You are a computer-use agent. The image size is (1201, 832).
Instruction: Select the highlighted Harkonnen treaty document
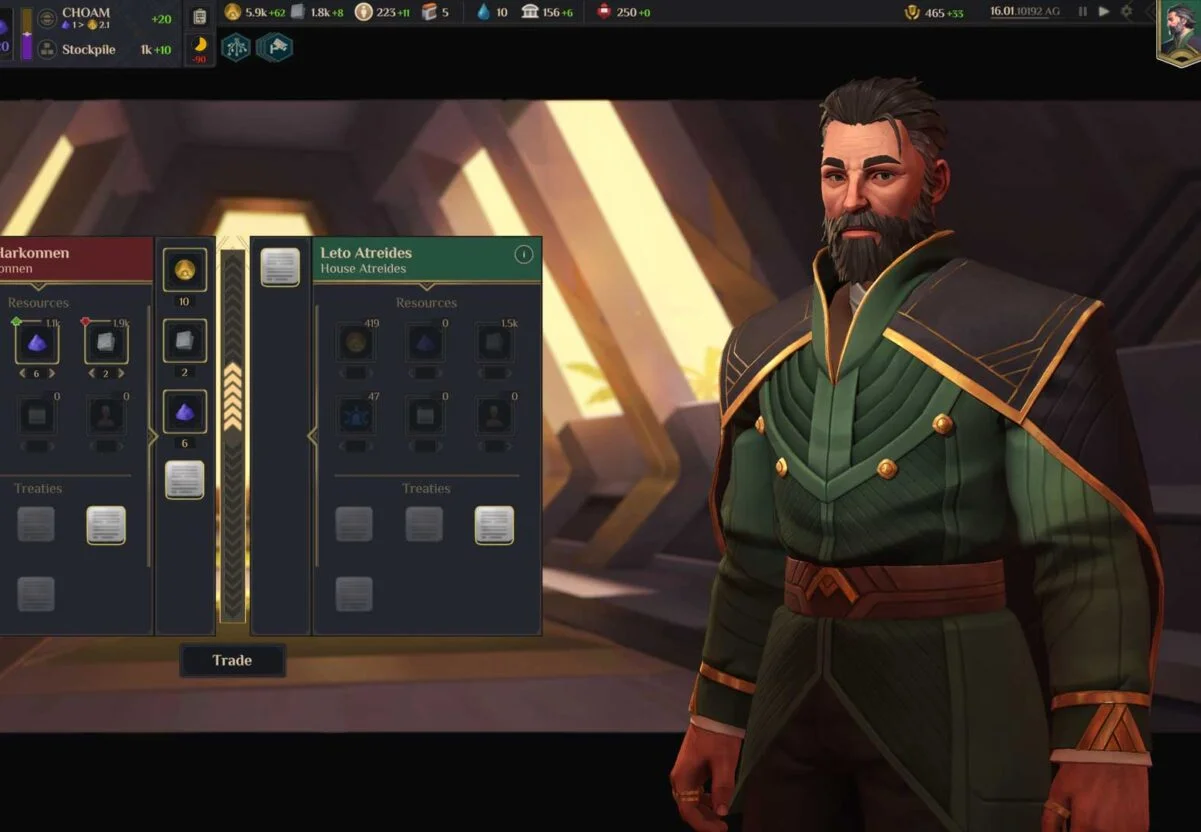click(106, 525)
